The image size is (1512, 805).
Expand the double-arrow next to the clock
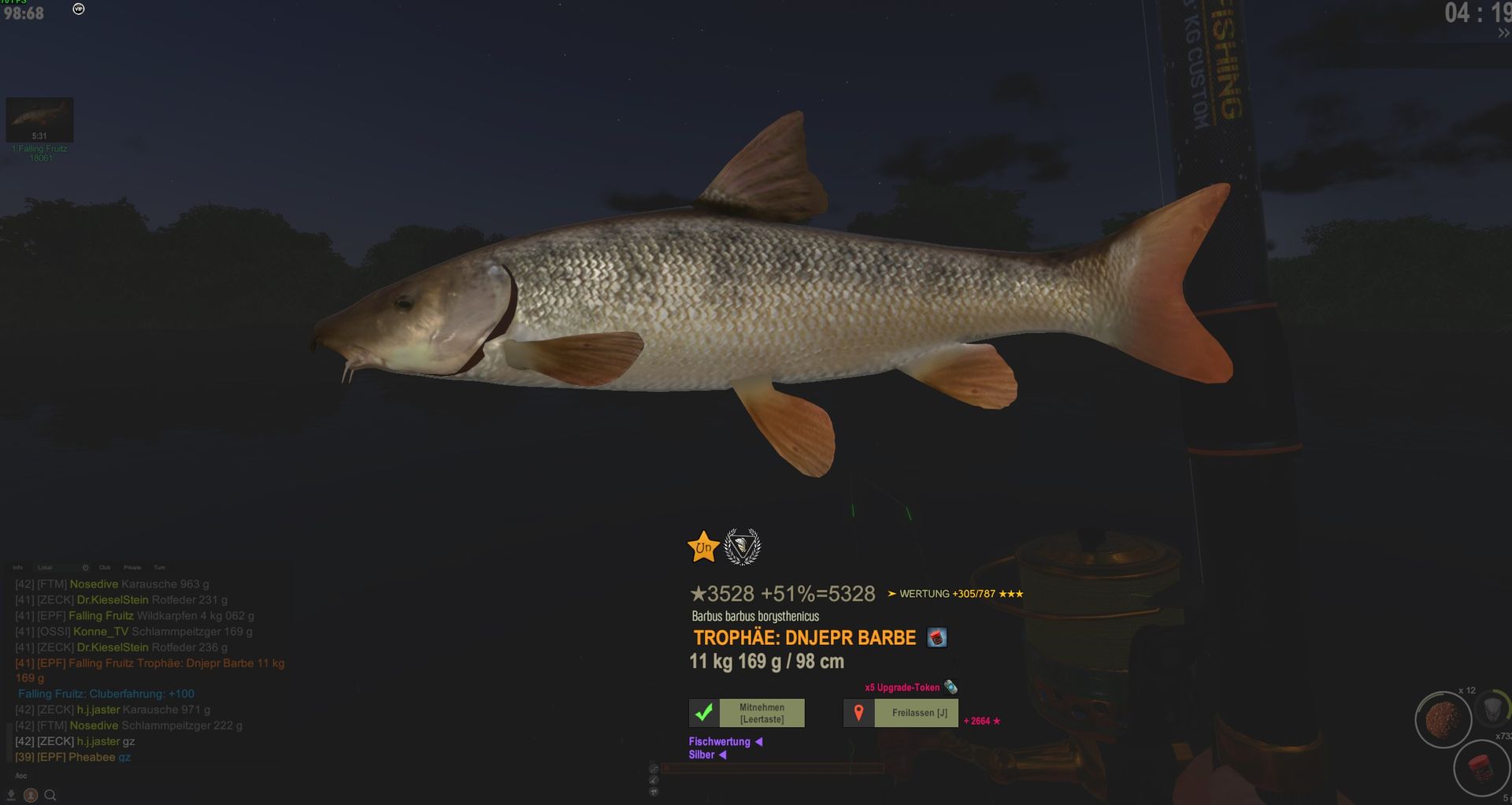[x=1503, y=33]
